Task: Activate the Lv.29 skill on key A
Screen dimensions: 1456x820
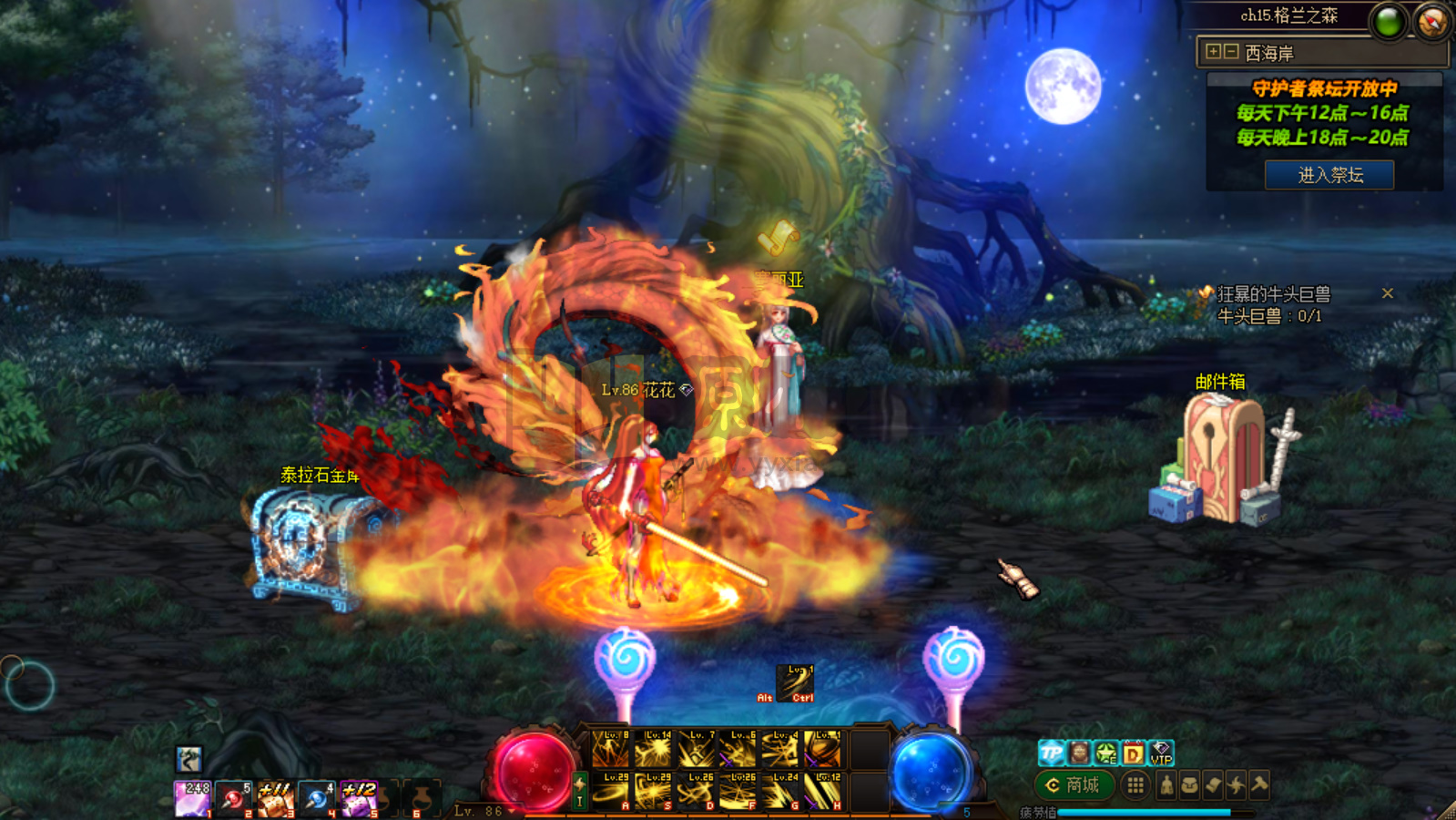Action: pos(610,791)
